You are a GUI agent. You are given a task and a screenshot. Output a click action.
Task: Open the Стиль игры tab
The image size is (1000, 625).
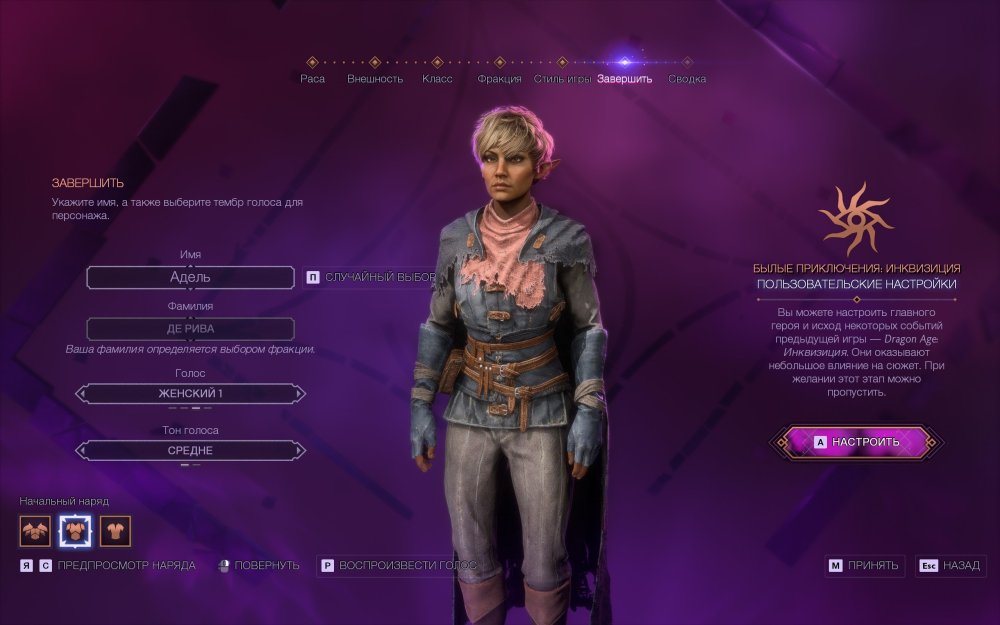tap(562, 78)
